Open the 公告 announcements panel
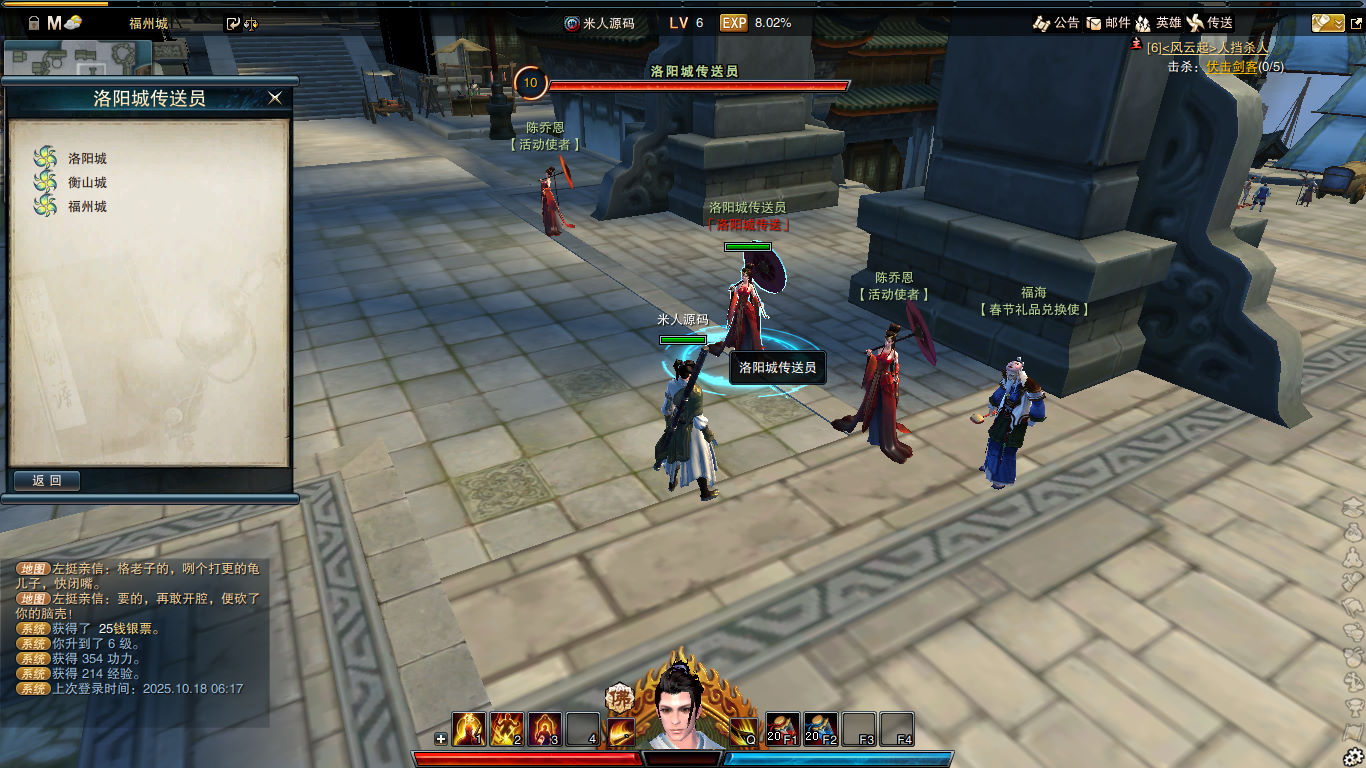This screenshot has width=1366, height=768. [x=1056, y=22]
